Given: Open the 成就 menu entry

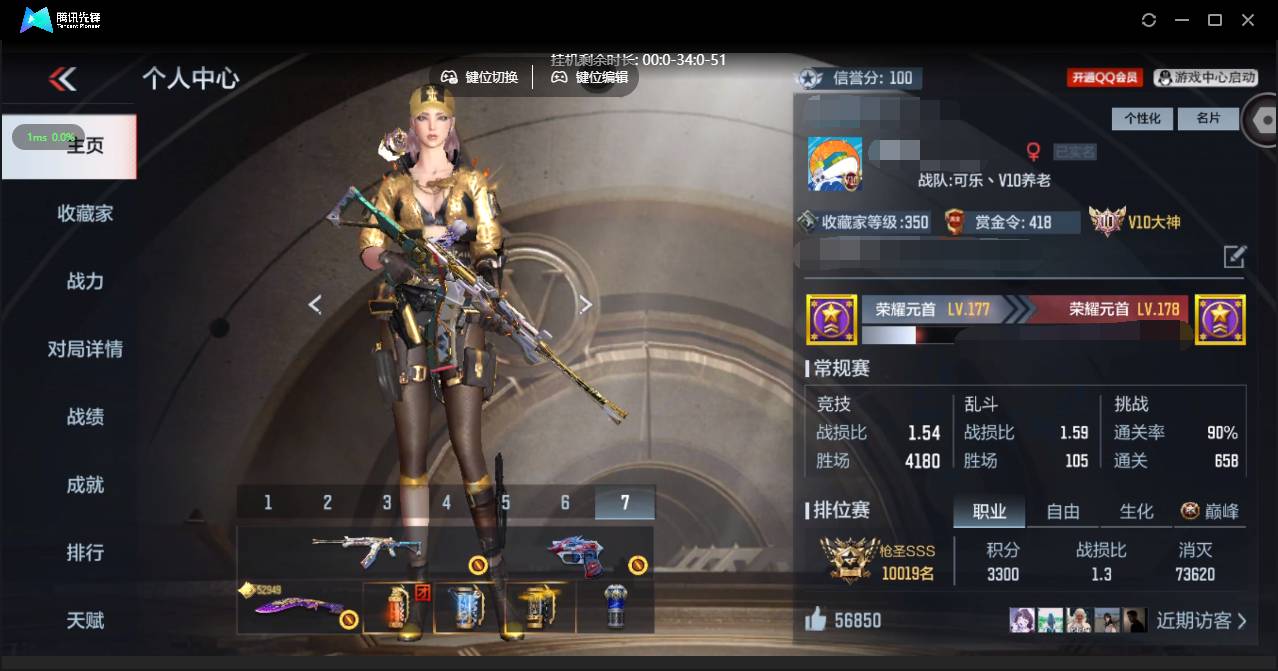Looking at the screenshot, I should [x=85, y=485].
